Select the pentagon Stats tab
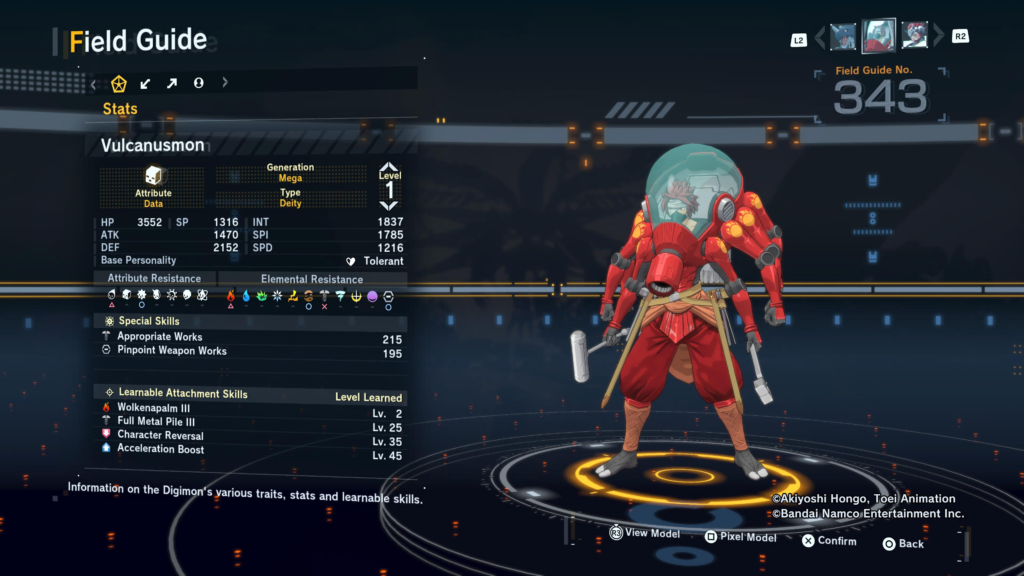1024x576 pixels. [119, 83]
